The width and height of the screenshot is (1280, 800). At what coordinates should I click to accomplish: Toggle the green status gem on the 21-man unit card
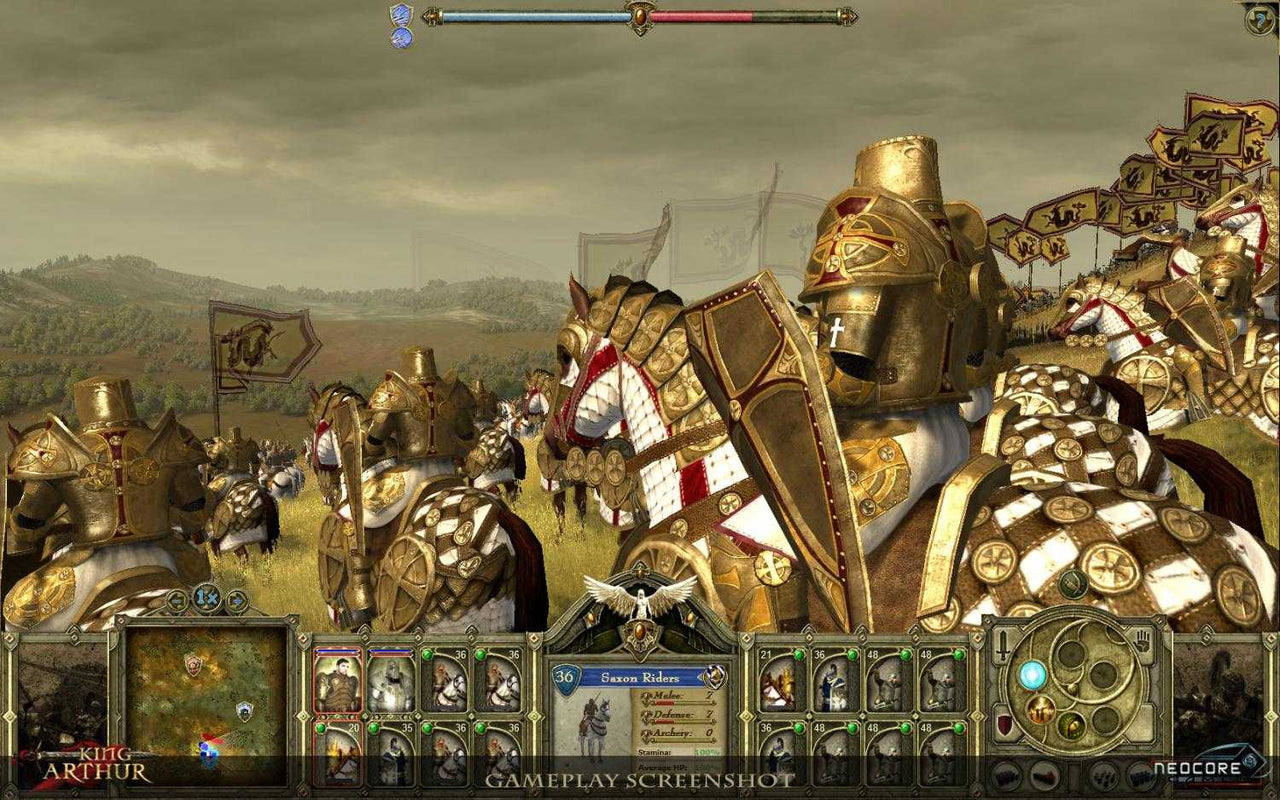coord(799,654)
